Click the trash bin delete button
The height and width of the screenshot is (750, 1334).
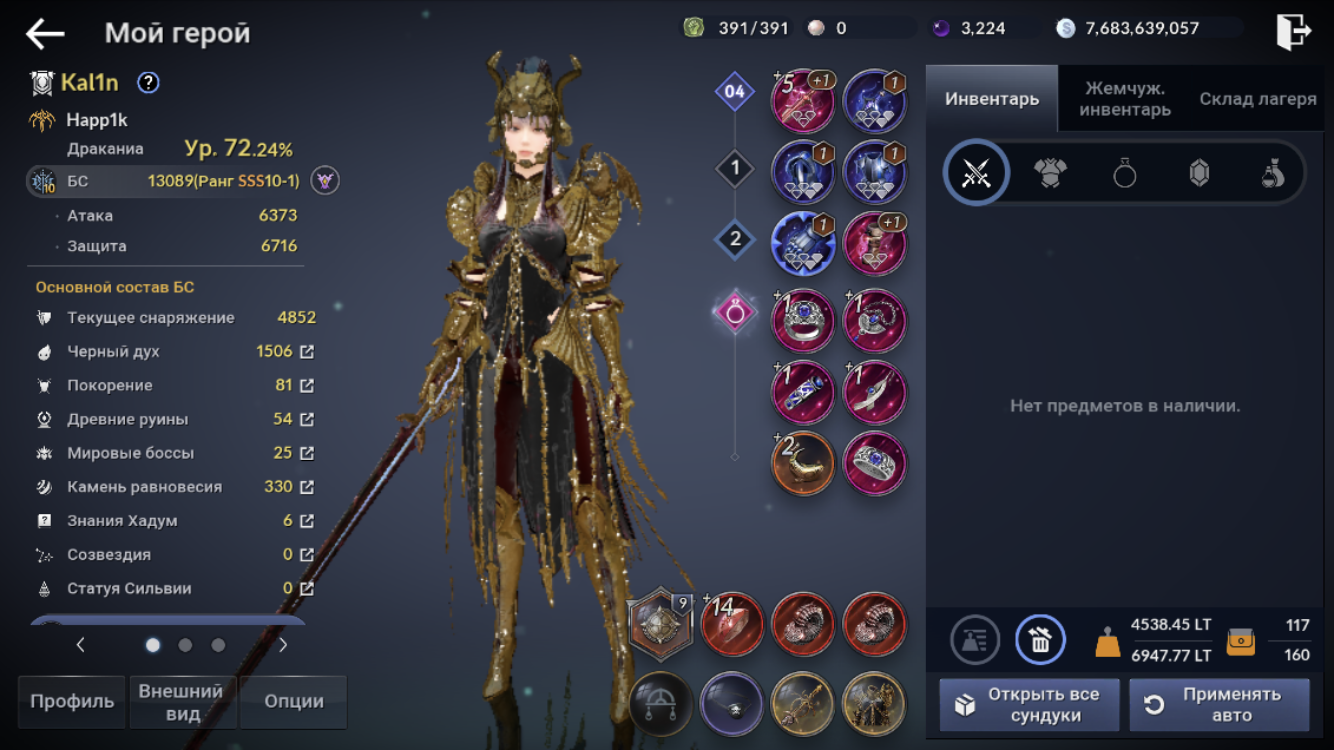point(1040,640)
